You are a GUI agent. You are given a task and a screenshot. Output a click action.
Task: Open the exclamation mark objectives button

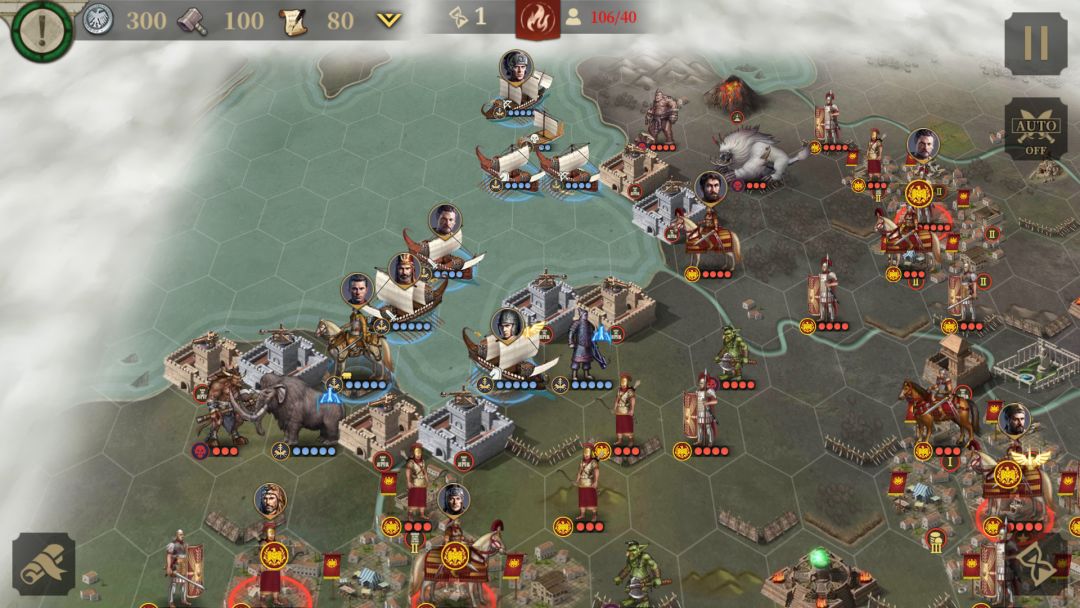pyautogui.click(x=41, y=28)
